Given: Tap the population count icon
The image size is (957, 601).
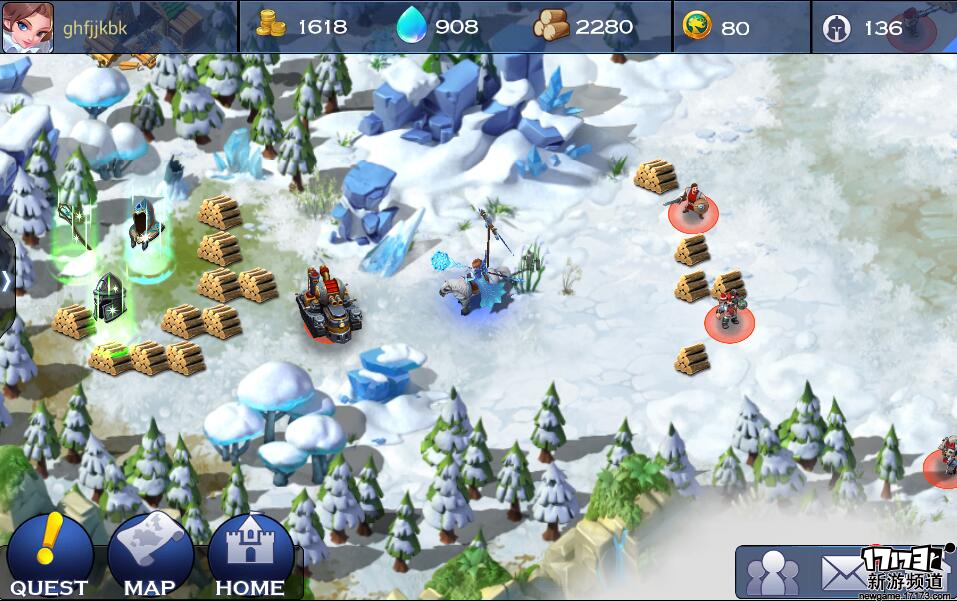Looking at the screenshot, I should (836, 28).
